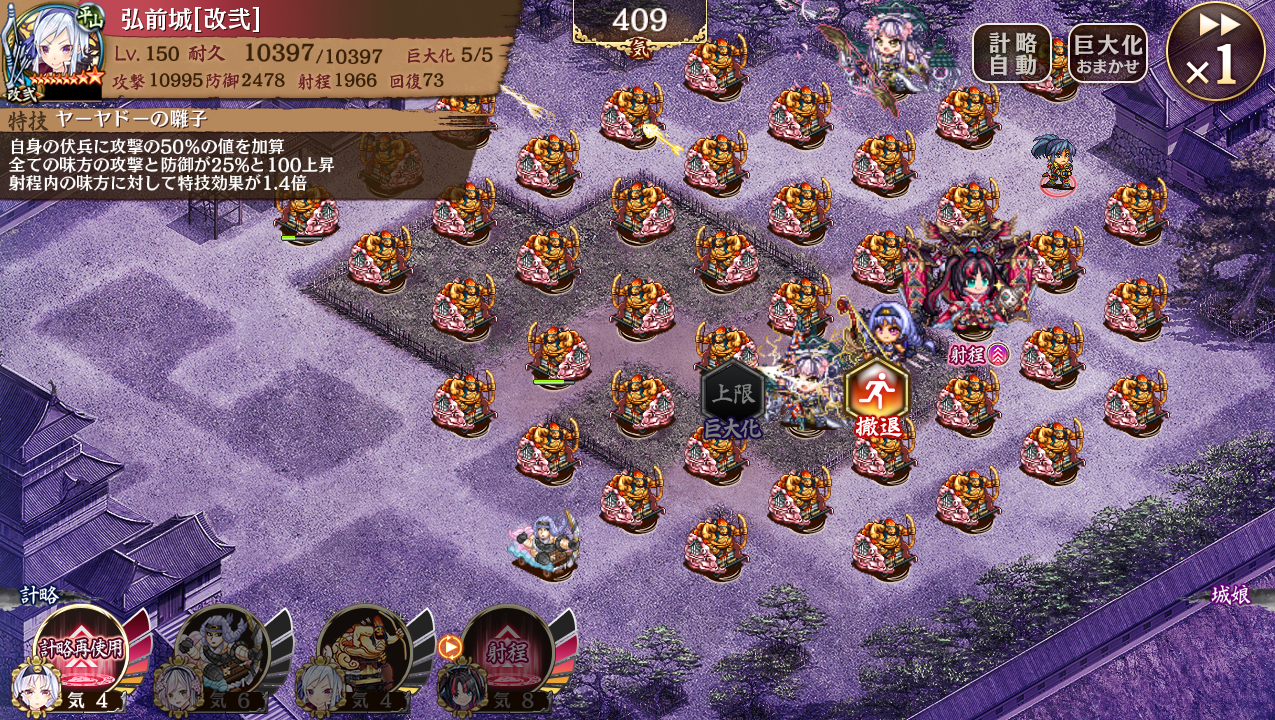Toggle the orange auto-repeat arrow icon
1275x720 pixels.
click(x=450, y=647)
